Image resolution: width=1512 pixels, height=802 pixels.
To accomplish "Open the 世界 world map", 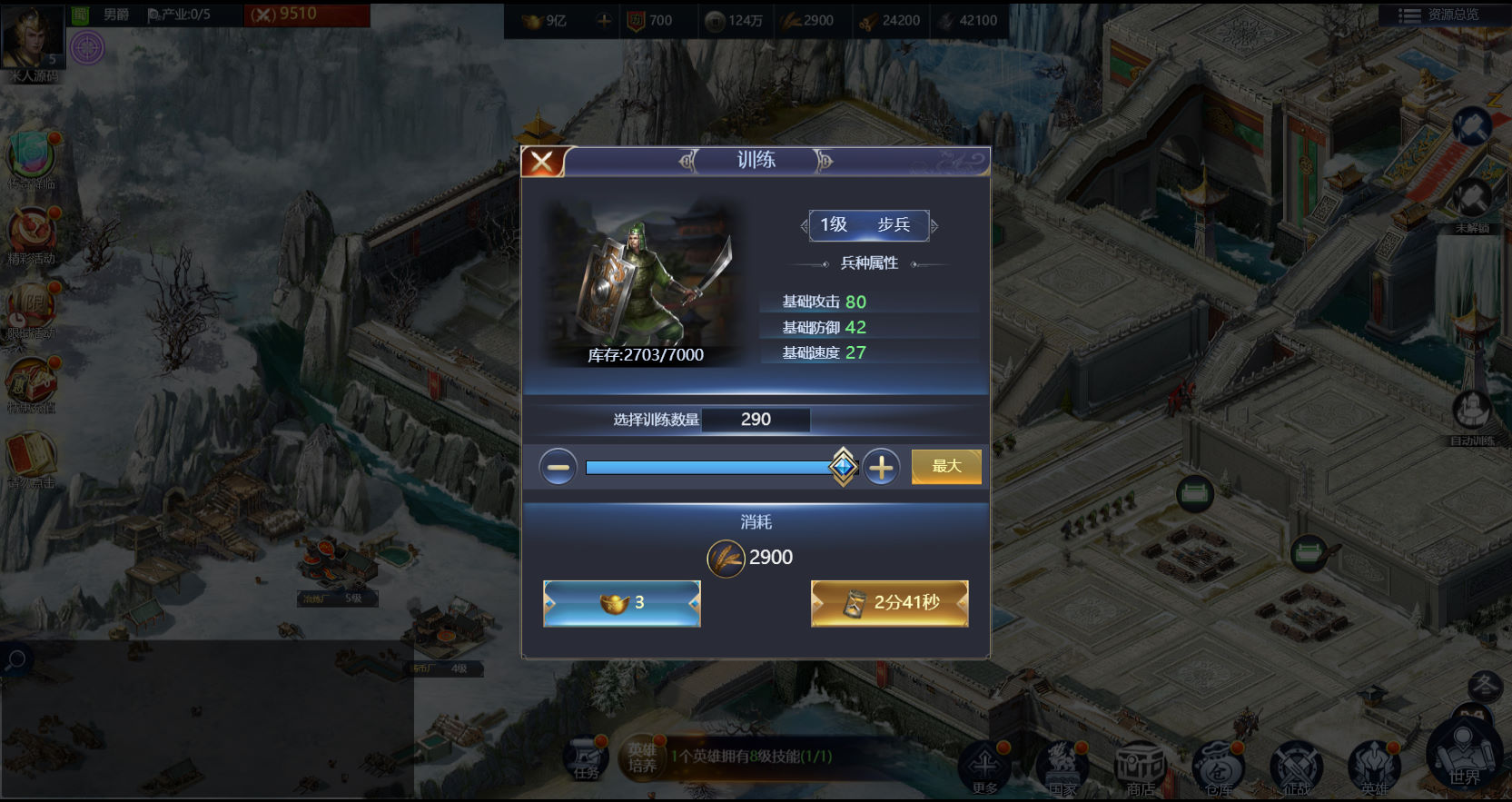I will coord(1464,756).
